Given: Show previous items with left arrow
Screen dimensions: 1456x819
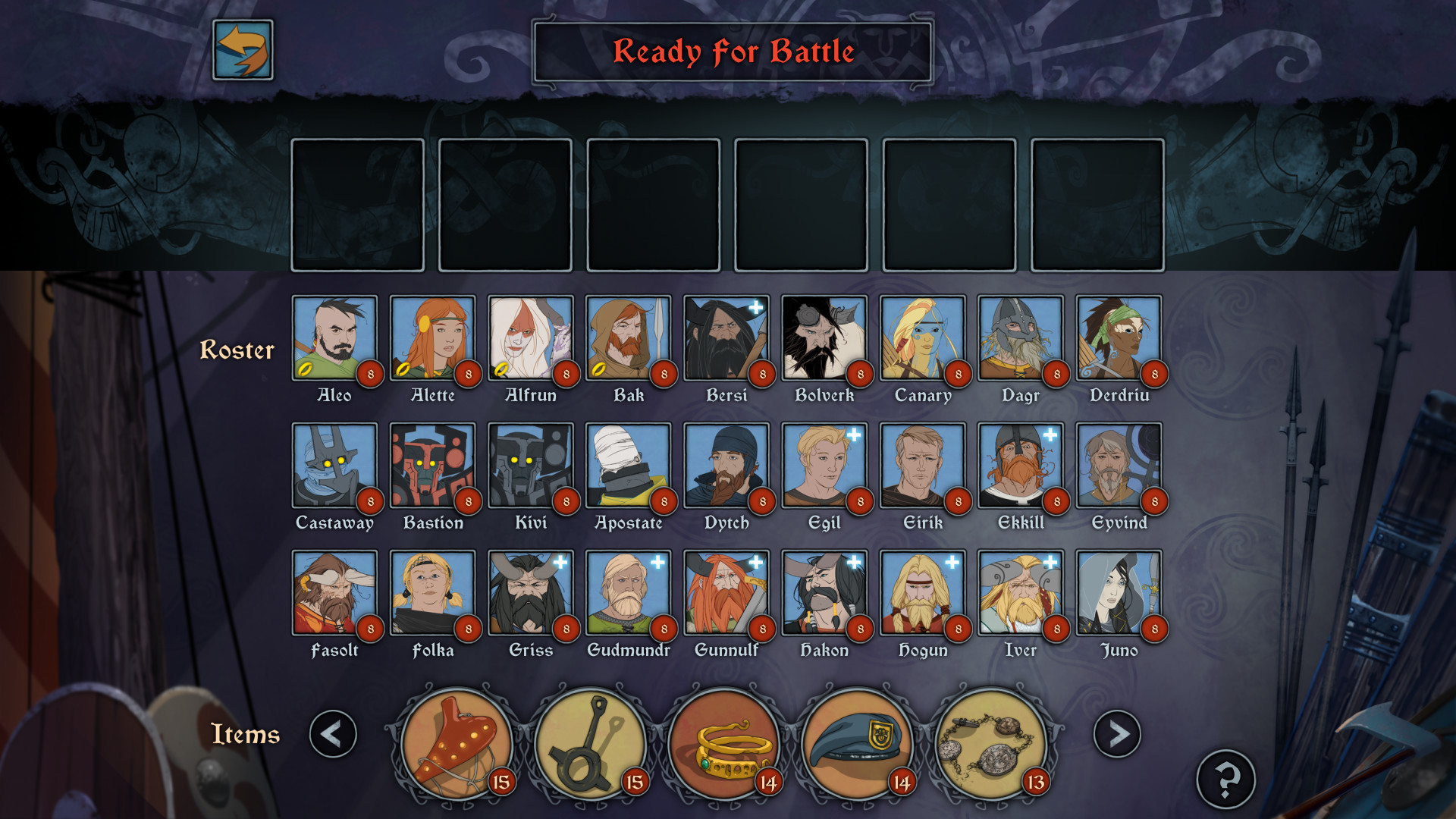Looking at the screenshot, I should pyautogui.click(x=333, y=733).
